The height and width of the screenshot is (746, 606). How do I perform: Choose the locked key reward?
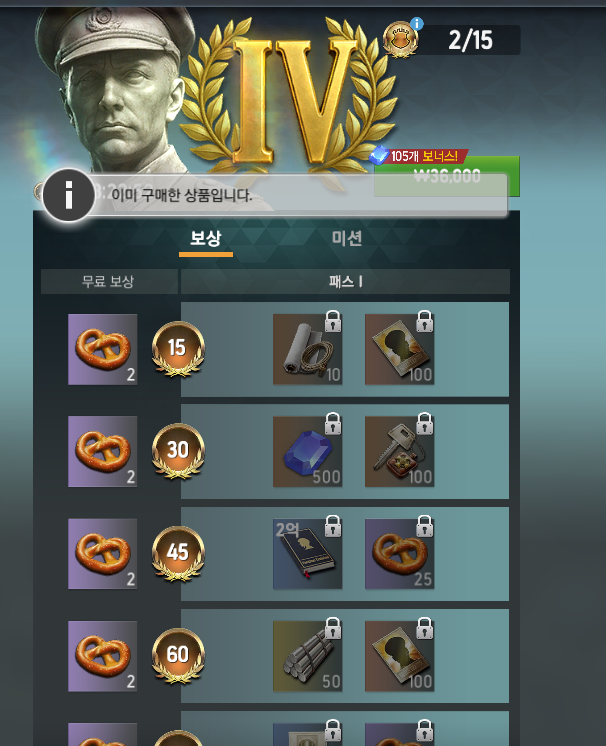tap(399, 451)
